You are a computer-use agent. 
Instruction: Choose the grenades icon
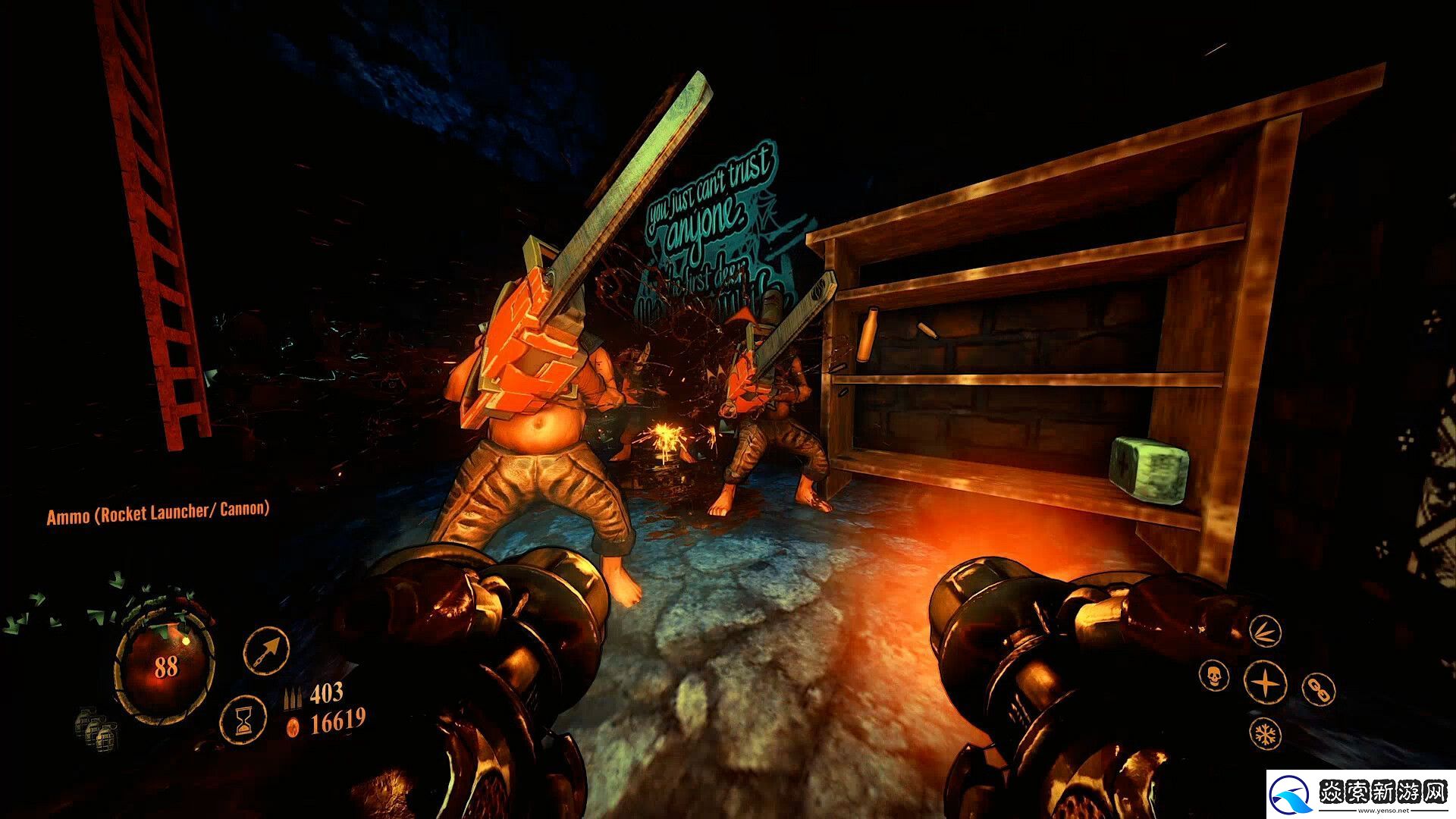96,728
